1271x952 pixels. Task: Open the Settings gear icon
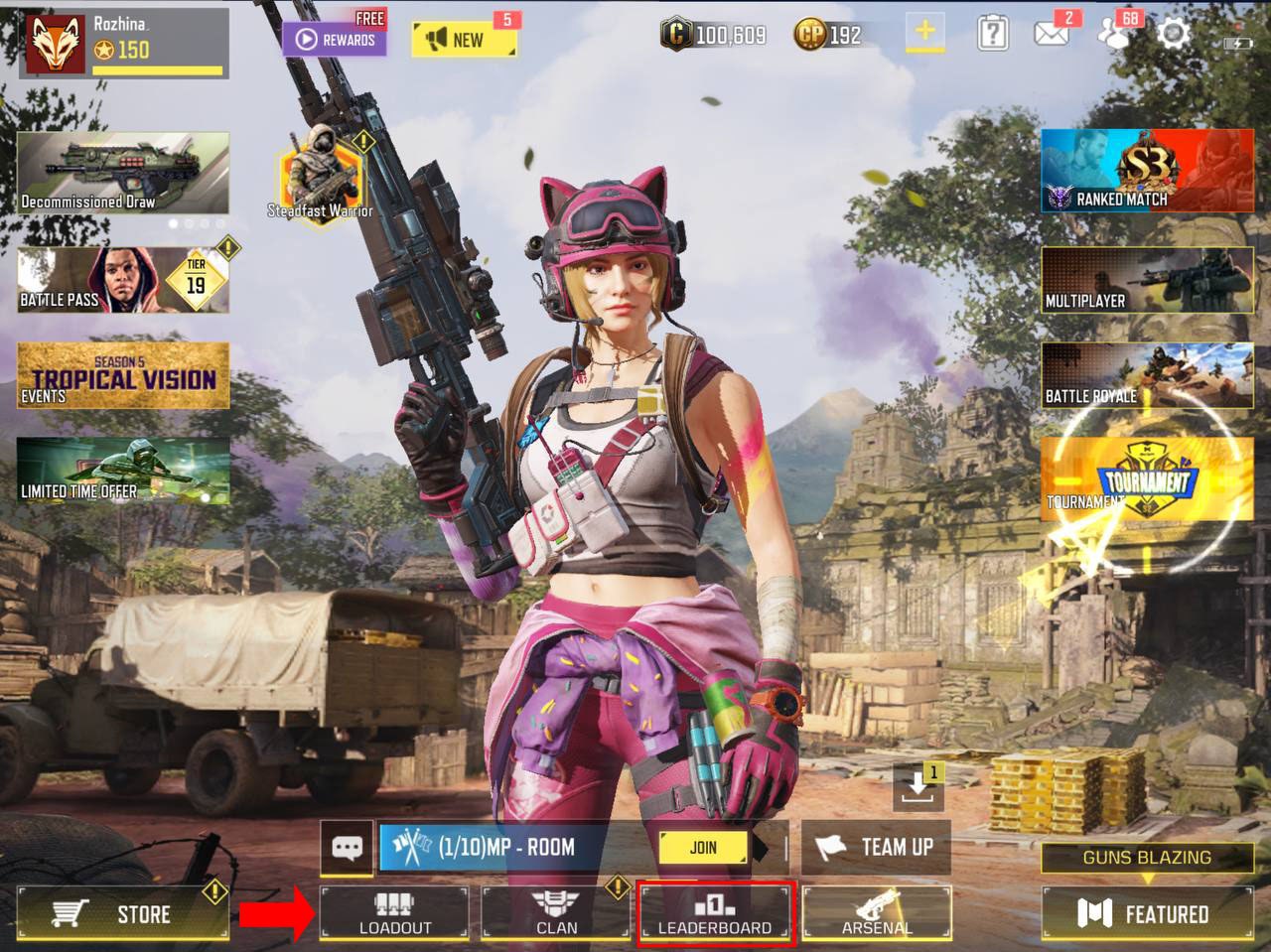coord(1173,34)
